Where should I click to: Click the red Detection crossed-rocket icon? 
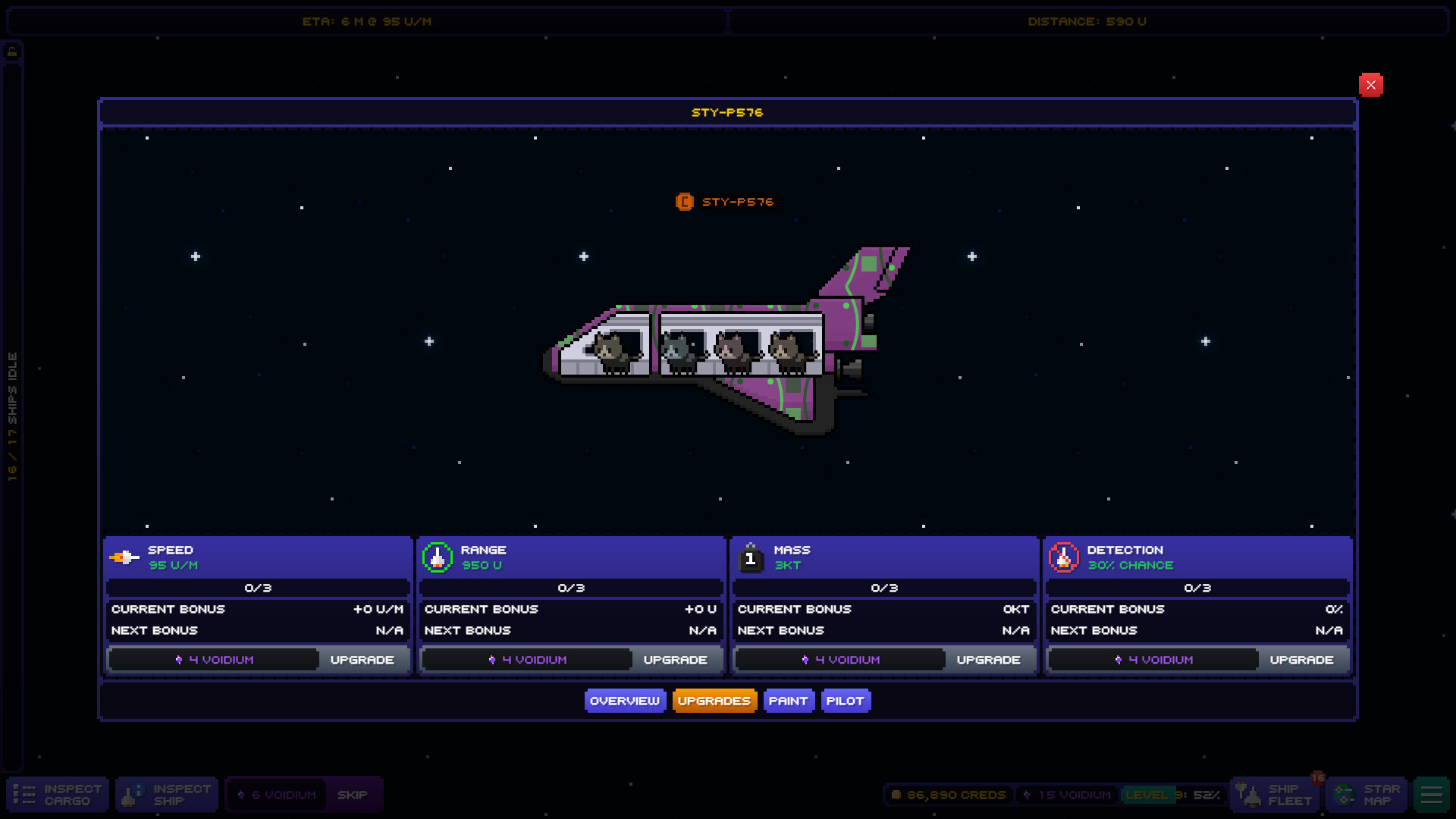(1064, 557)
